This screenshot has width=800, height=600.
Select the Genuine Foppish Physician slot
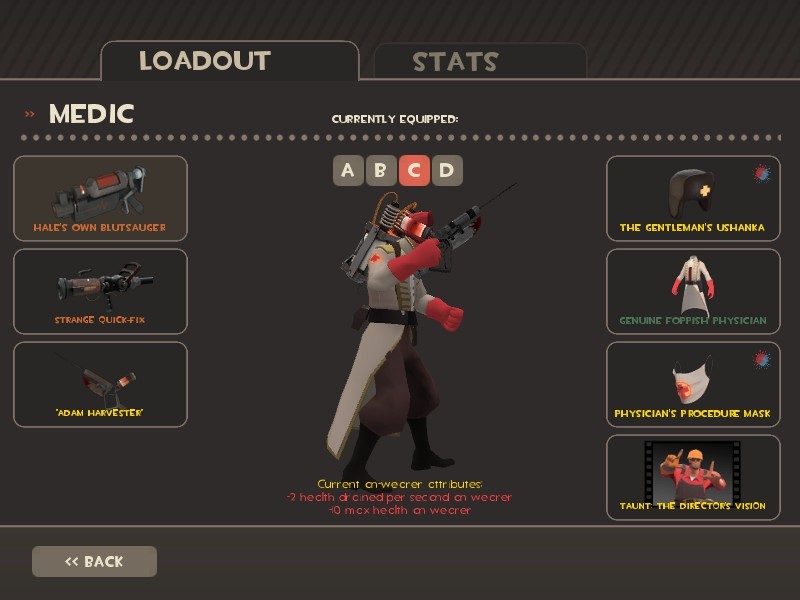point(692,291)
